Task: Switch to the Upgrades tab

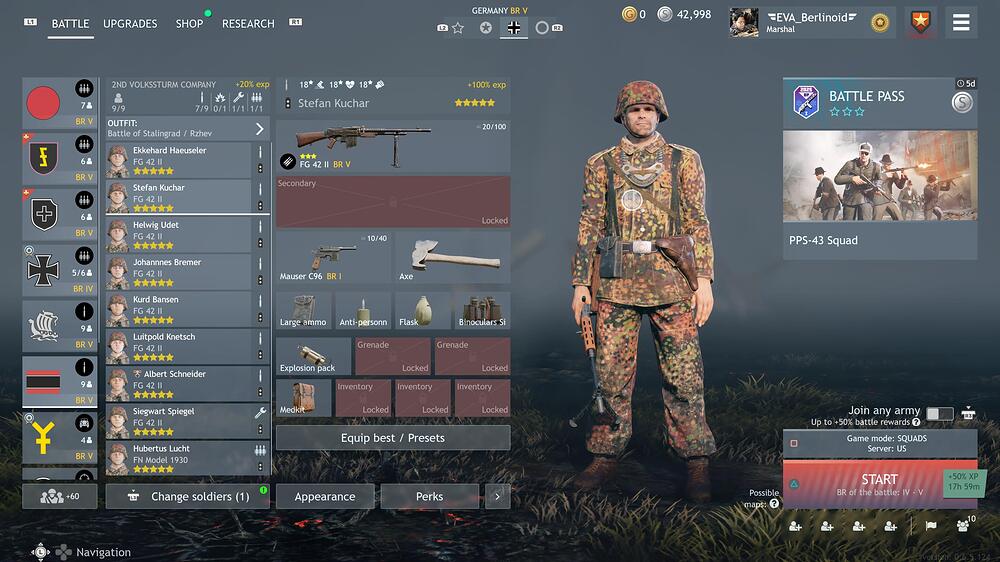Action: tap(130, 24)
